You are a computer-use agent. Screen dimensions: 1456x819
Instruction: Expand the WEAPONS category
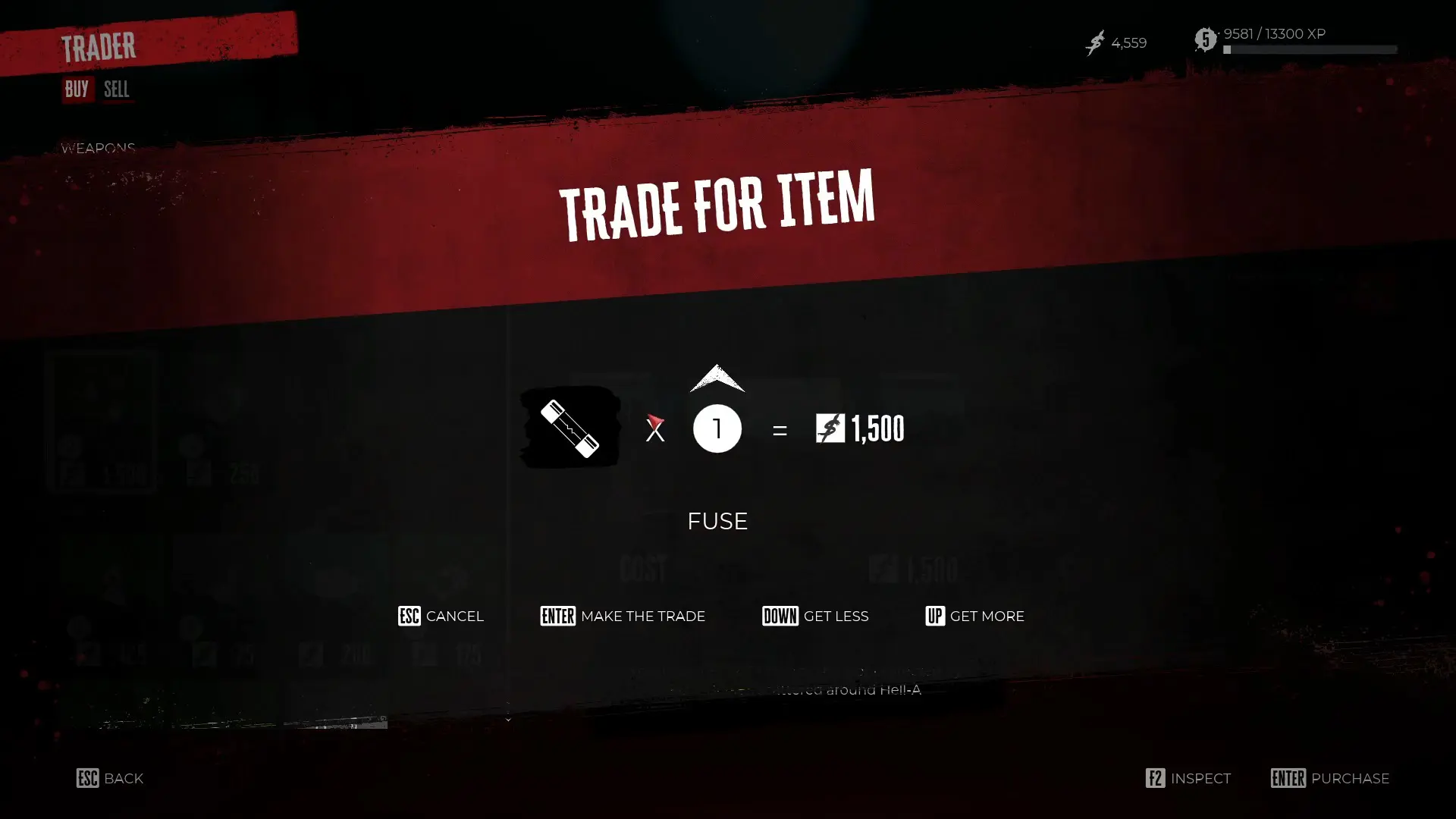point(99,146)
